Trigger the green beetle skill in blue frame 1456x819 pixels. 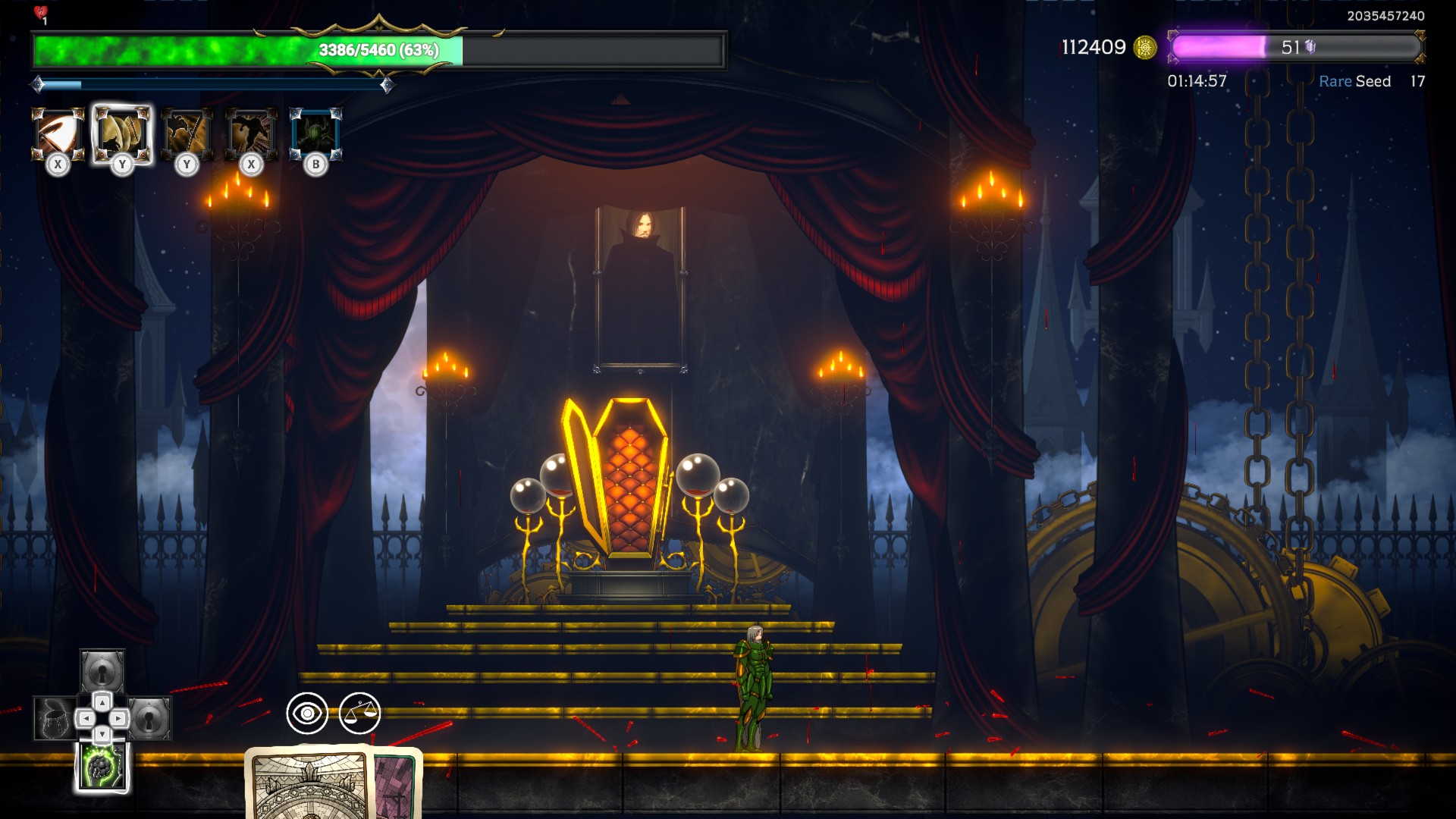(x=315, y=134)
